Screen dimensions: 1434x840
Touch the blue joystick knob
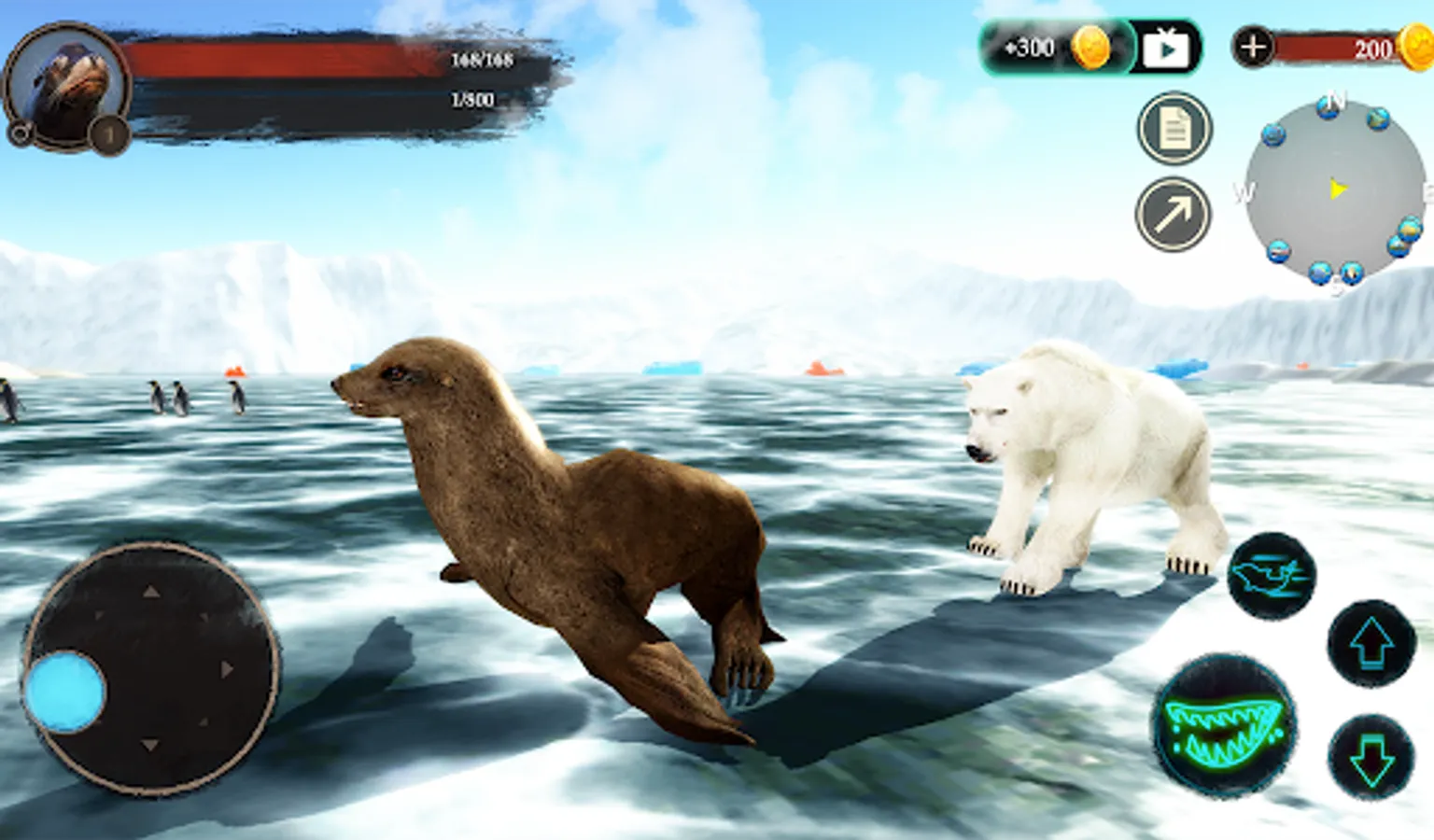click(65, 693)
